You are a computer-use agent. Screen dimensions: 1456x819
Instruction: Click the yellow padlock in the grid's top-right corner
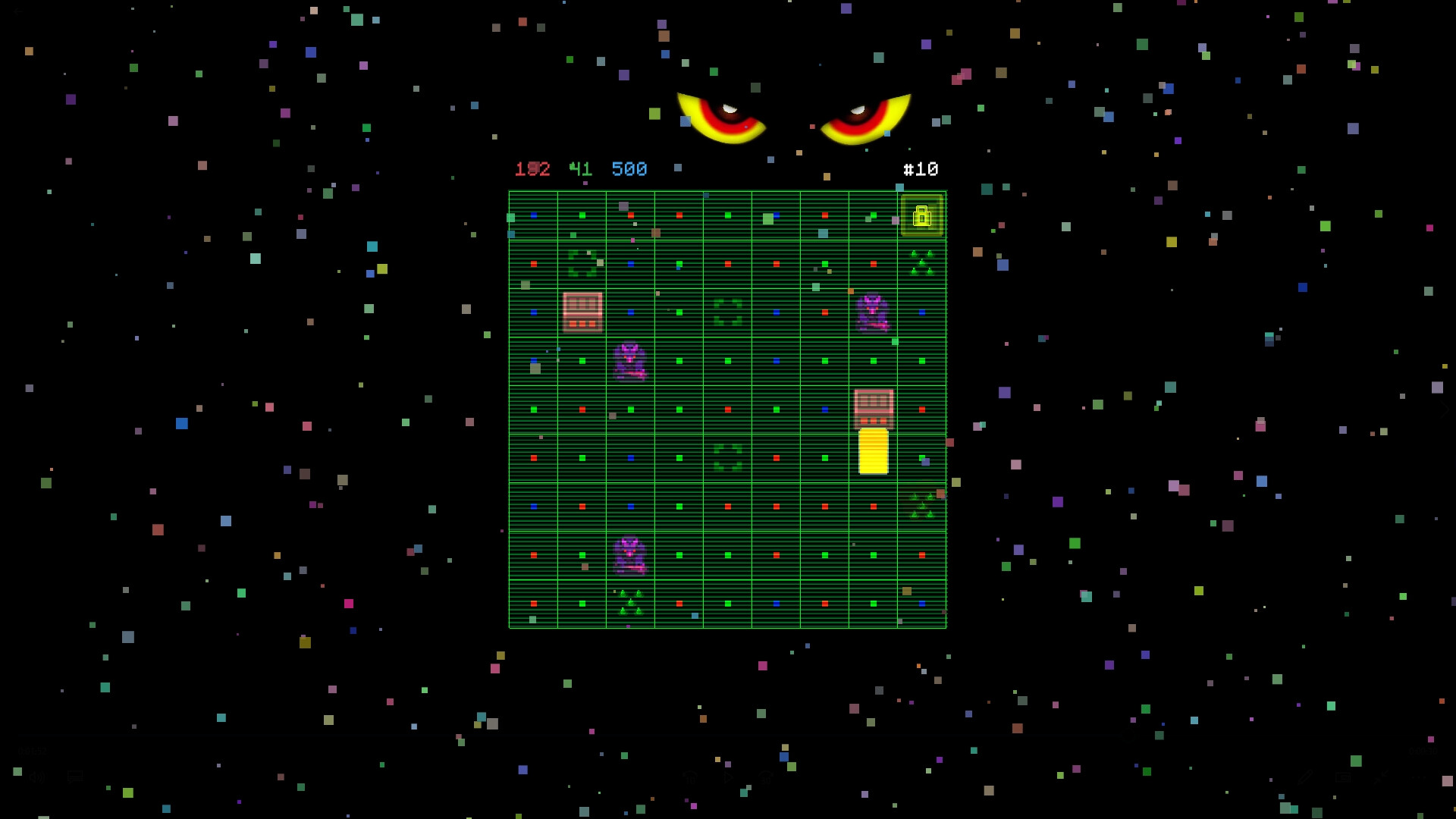click(924, 216)
